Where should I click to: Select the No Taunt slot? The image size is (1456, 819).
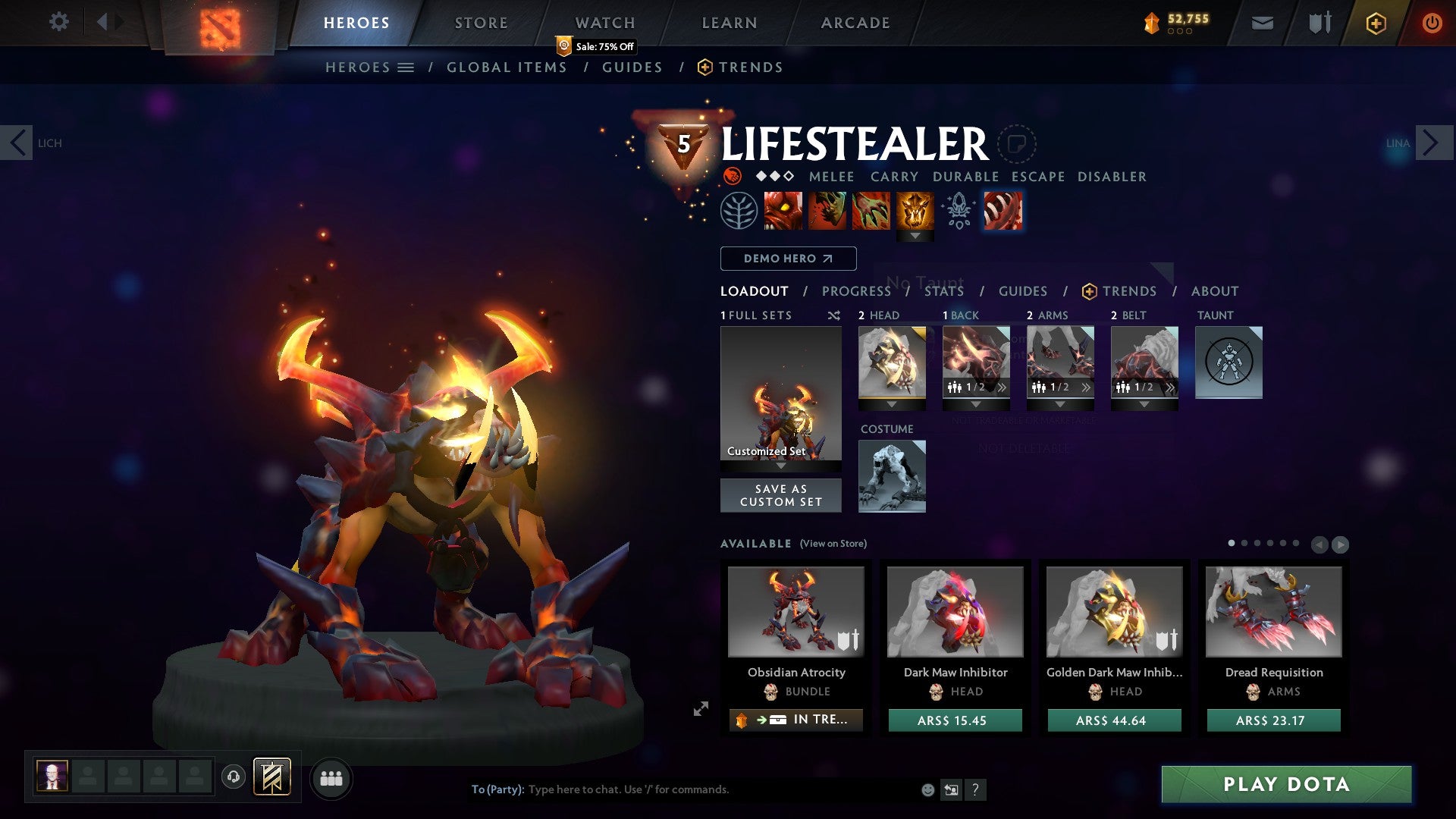pyautogui.click(x=1228, y=362)
